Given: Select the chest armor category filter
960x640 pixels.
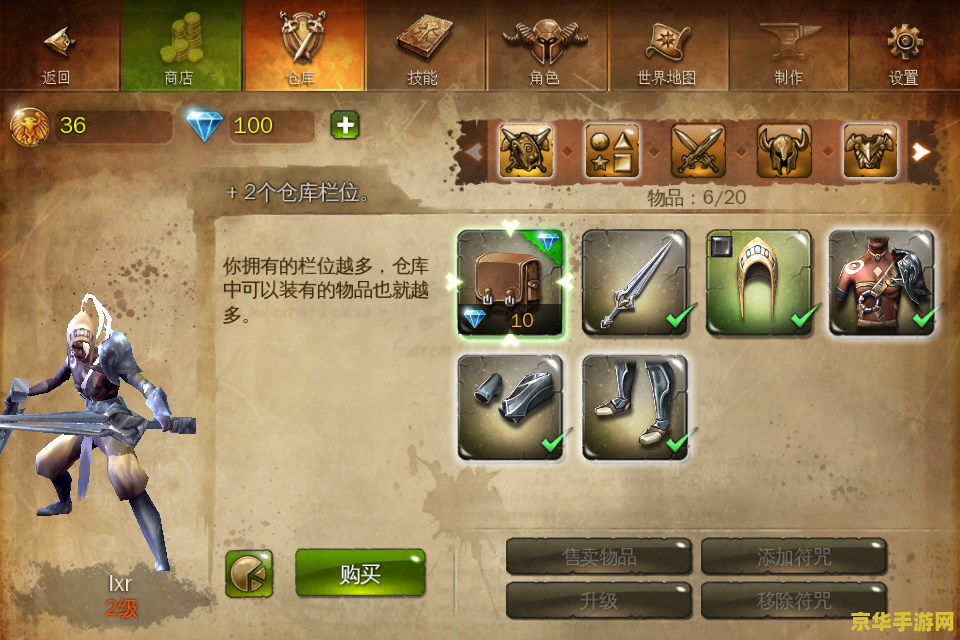Looking at the screenshot, I should tap(870, 151).
